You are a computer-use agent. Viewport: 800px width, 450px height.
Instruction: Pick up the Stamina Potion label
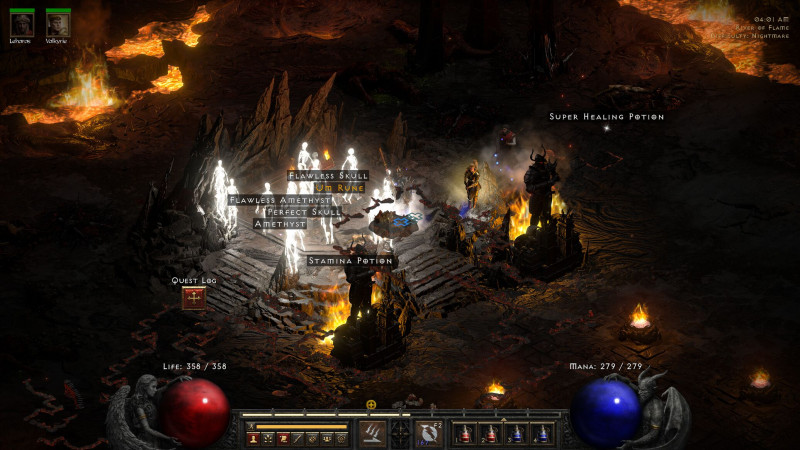click(x=351, y=261)
